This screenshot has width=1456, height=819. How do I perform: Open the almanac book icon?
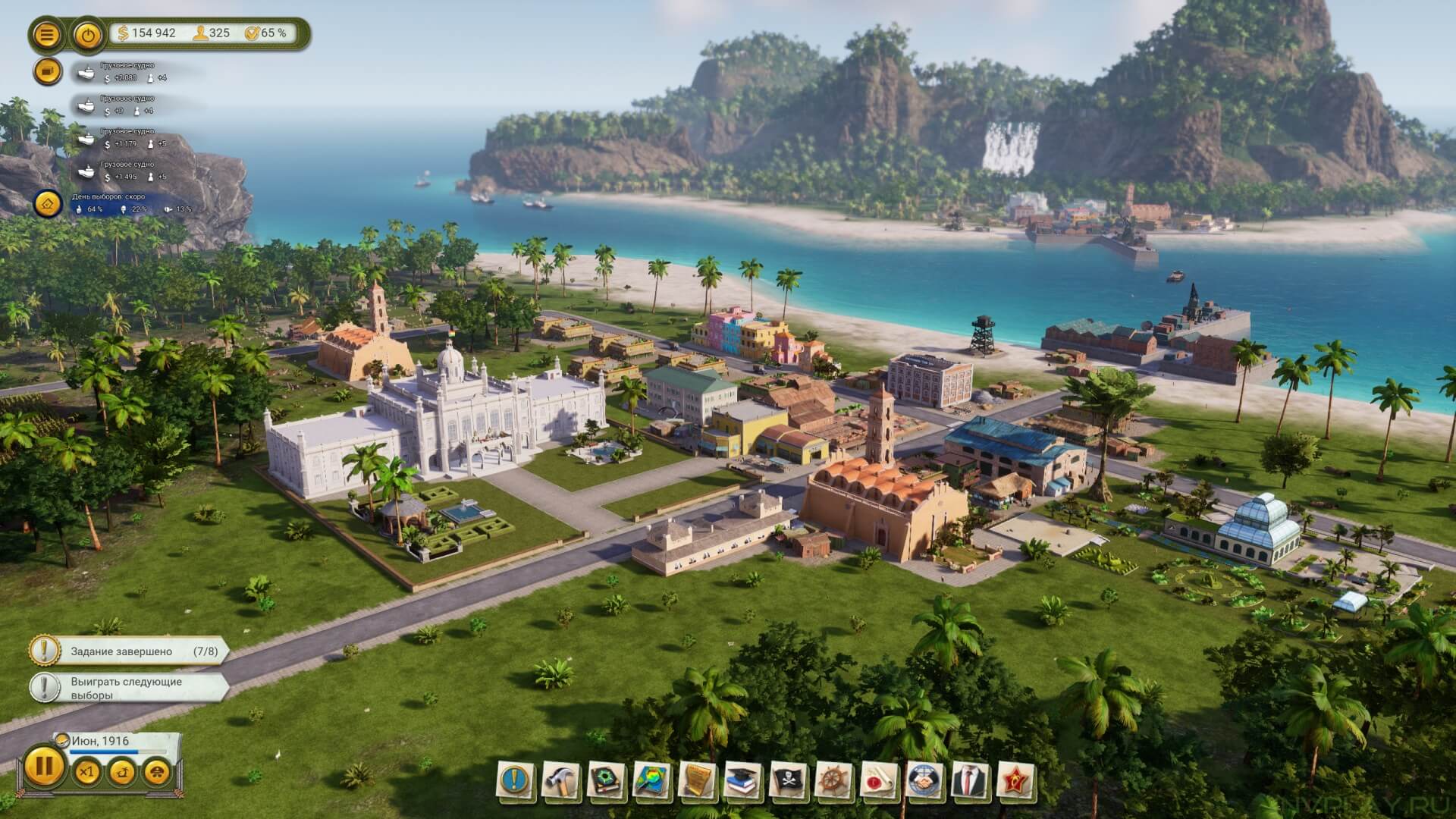click(x=607, y=780)
